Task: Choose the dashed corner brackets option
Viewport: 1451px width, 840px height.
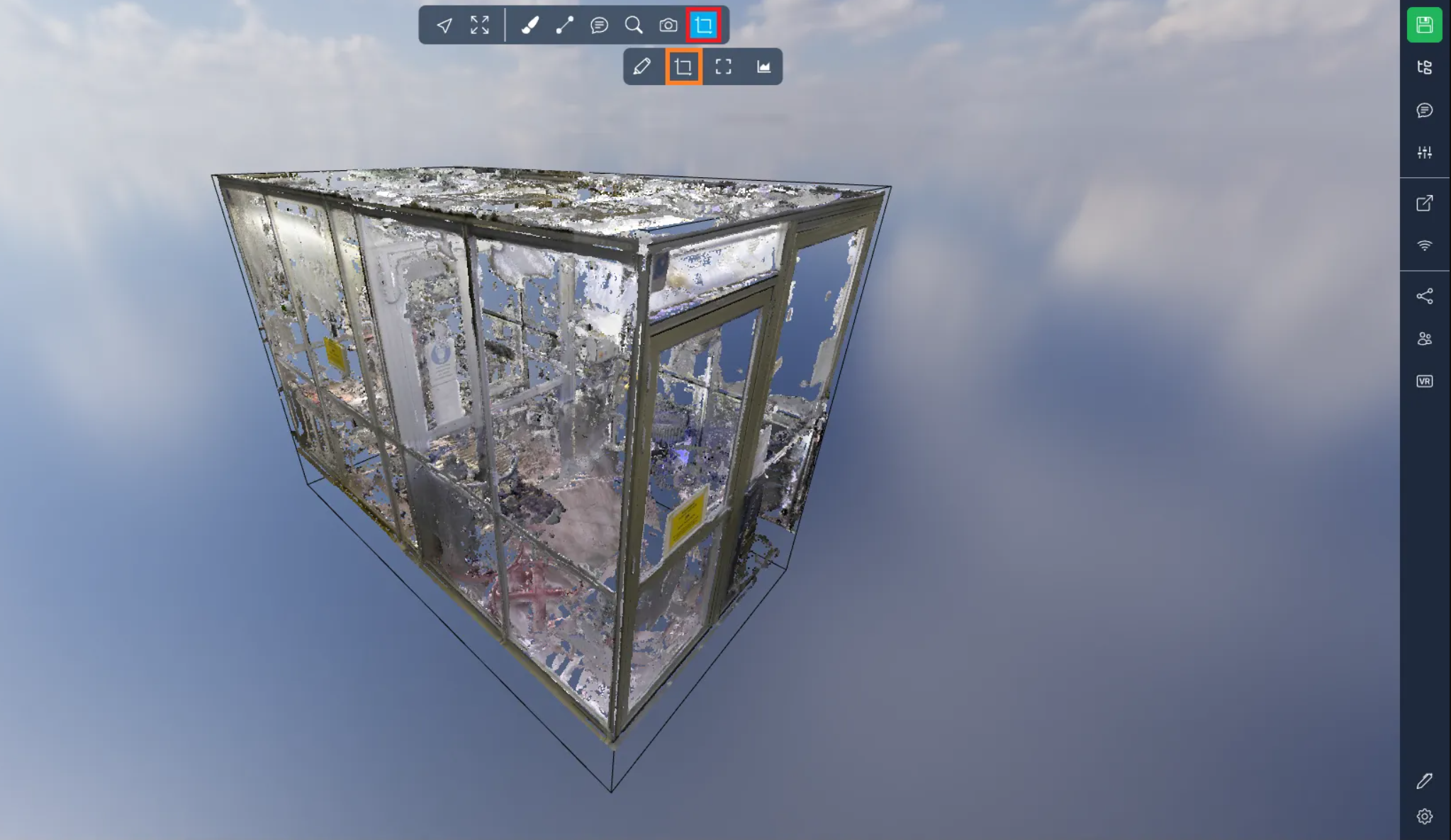Action: (723, 67)
